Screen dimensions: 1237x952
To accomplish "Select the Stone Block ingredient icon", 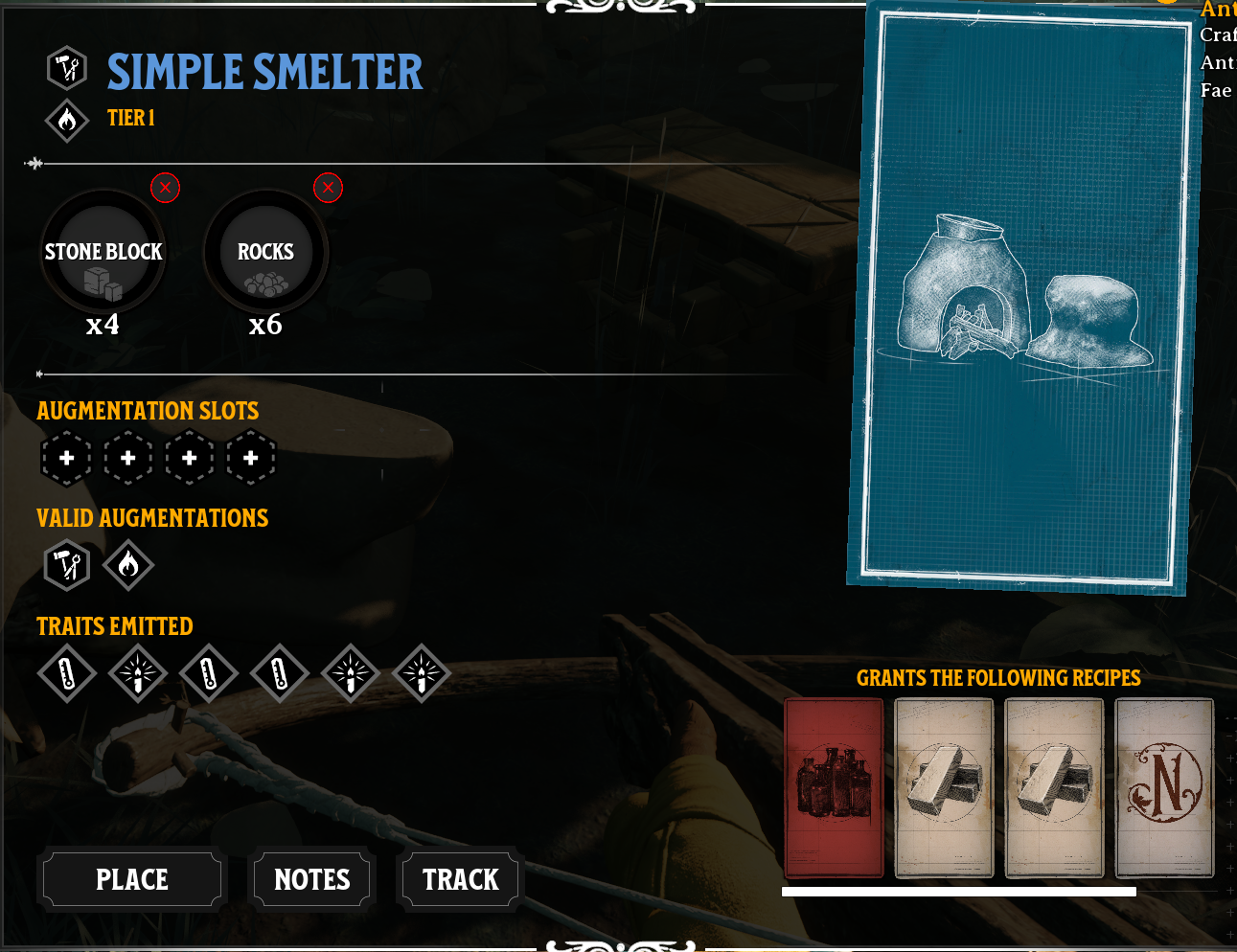I will (103, 252).
